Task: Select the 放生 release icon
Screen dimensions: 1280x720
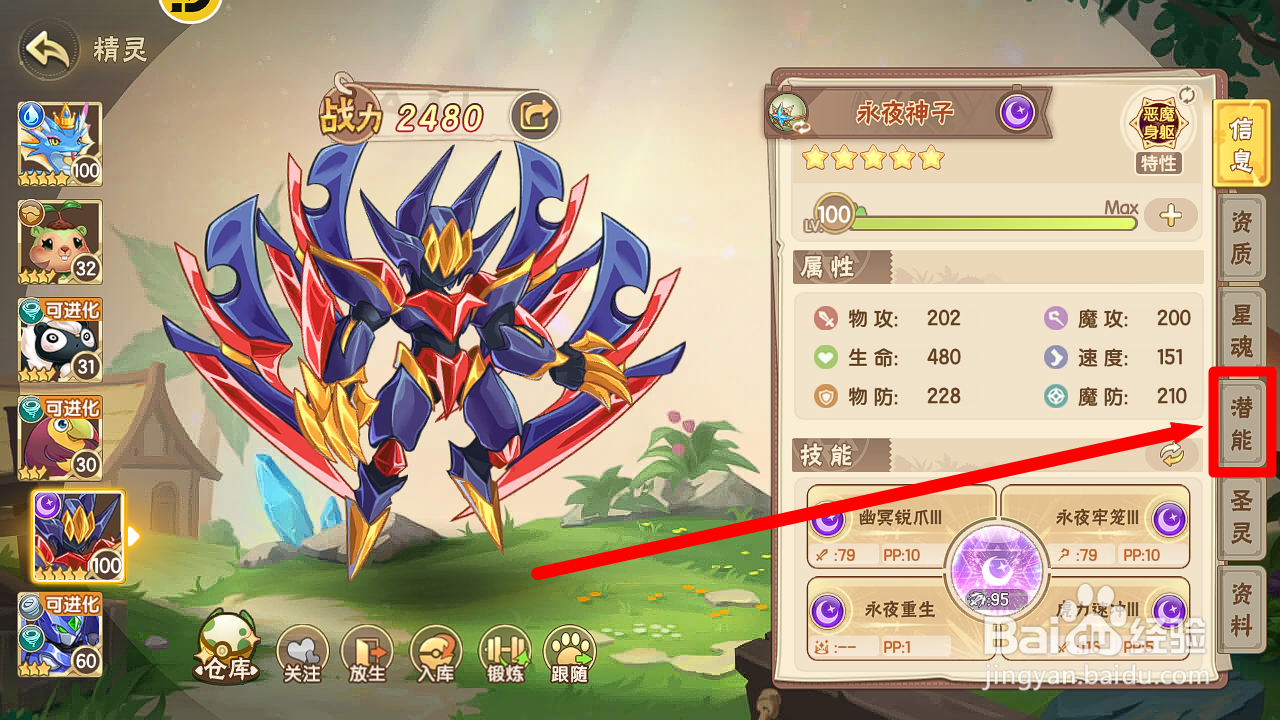Action: coord(369,652)
